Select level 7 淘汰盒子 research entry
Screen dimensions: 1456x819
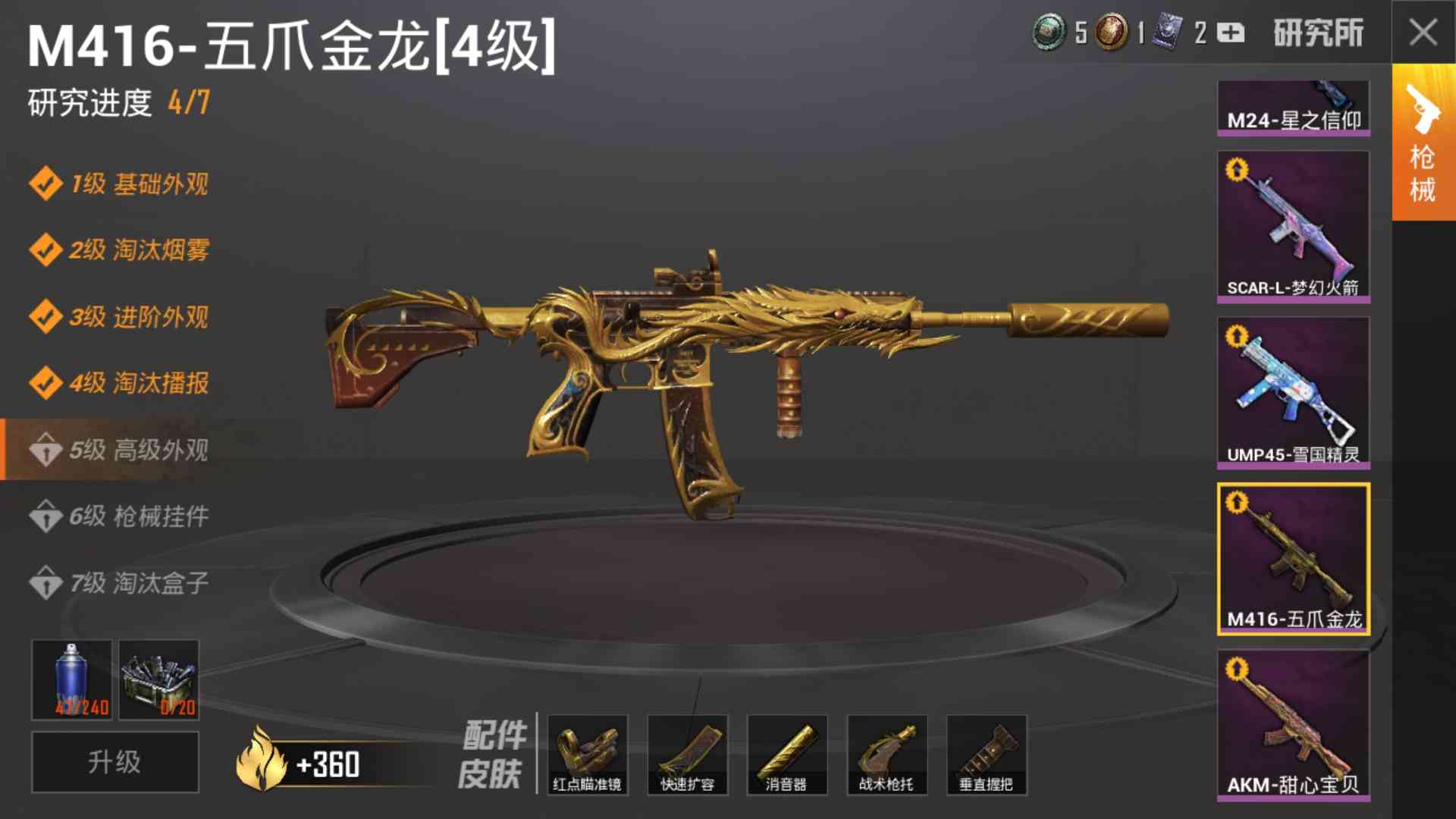121,582
